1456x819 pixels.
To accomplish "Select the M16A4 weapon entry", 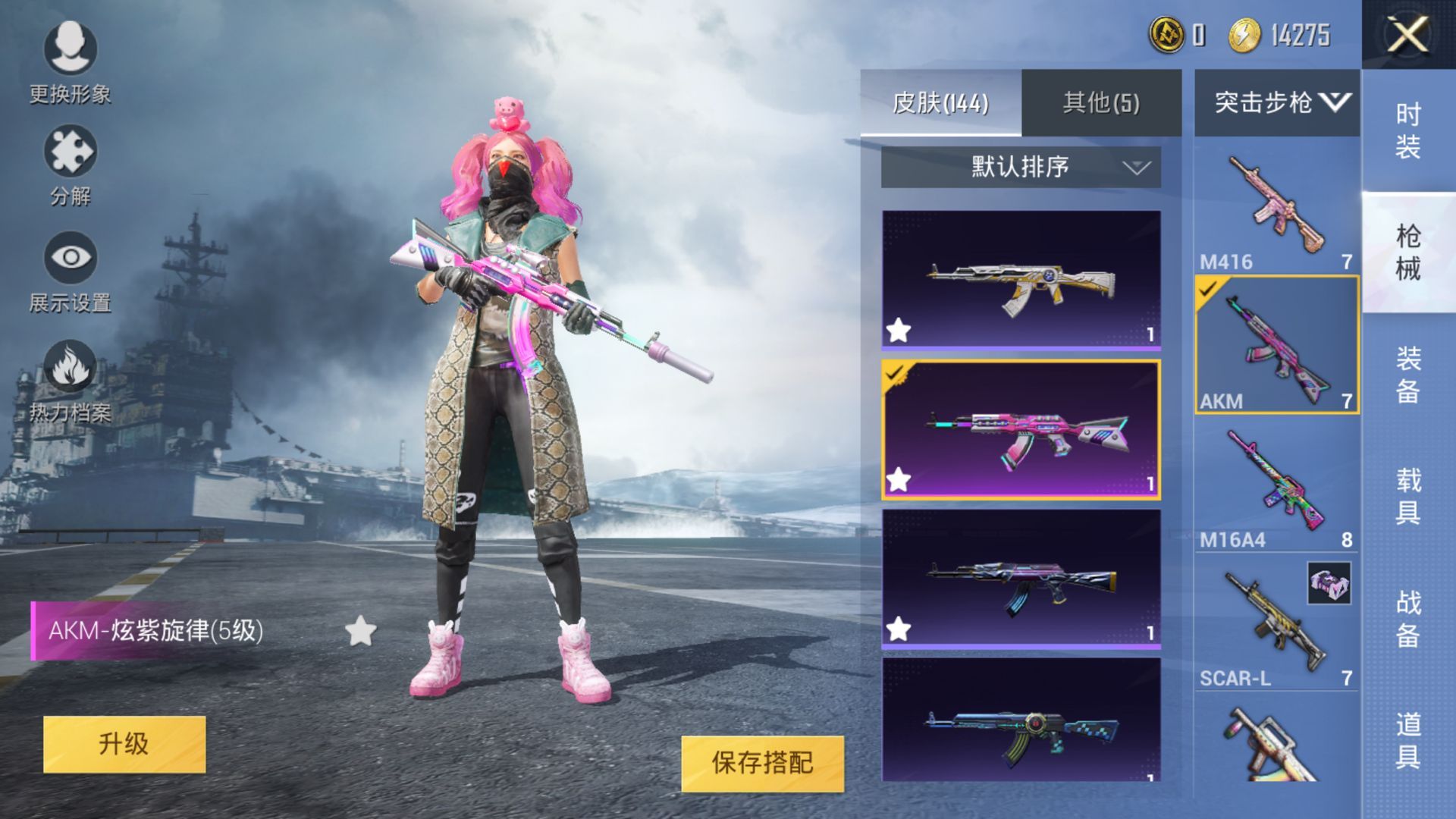I will pos(1277,484).
